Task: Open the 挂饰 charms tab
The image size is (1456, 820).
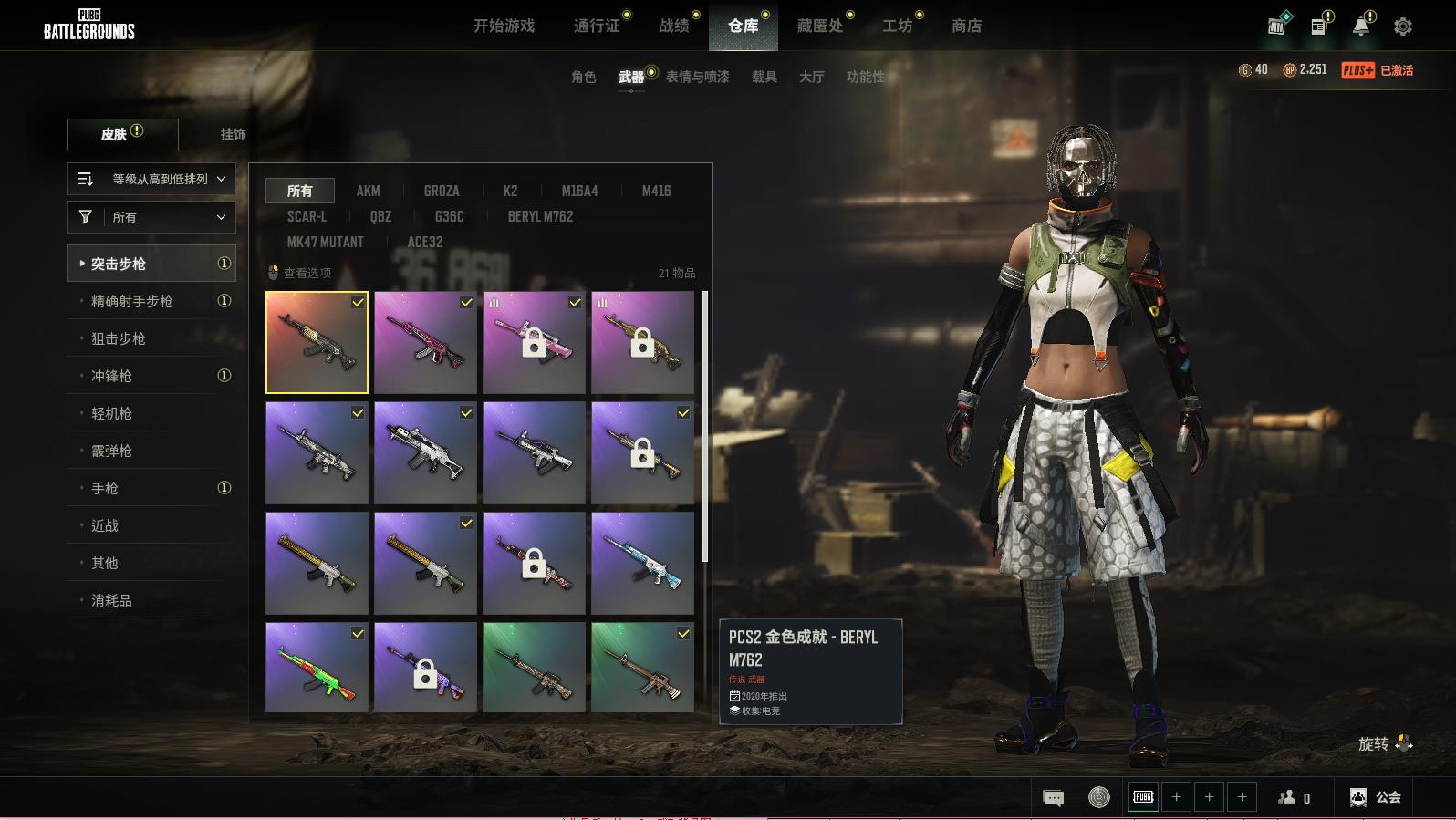Action: click(x=233, y=134)
